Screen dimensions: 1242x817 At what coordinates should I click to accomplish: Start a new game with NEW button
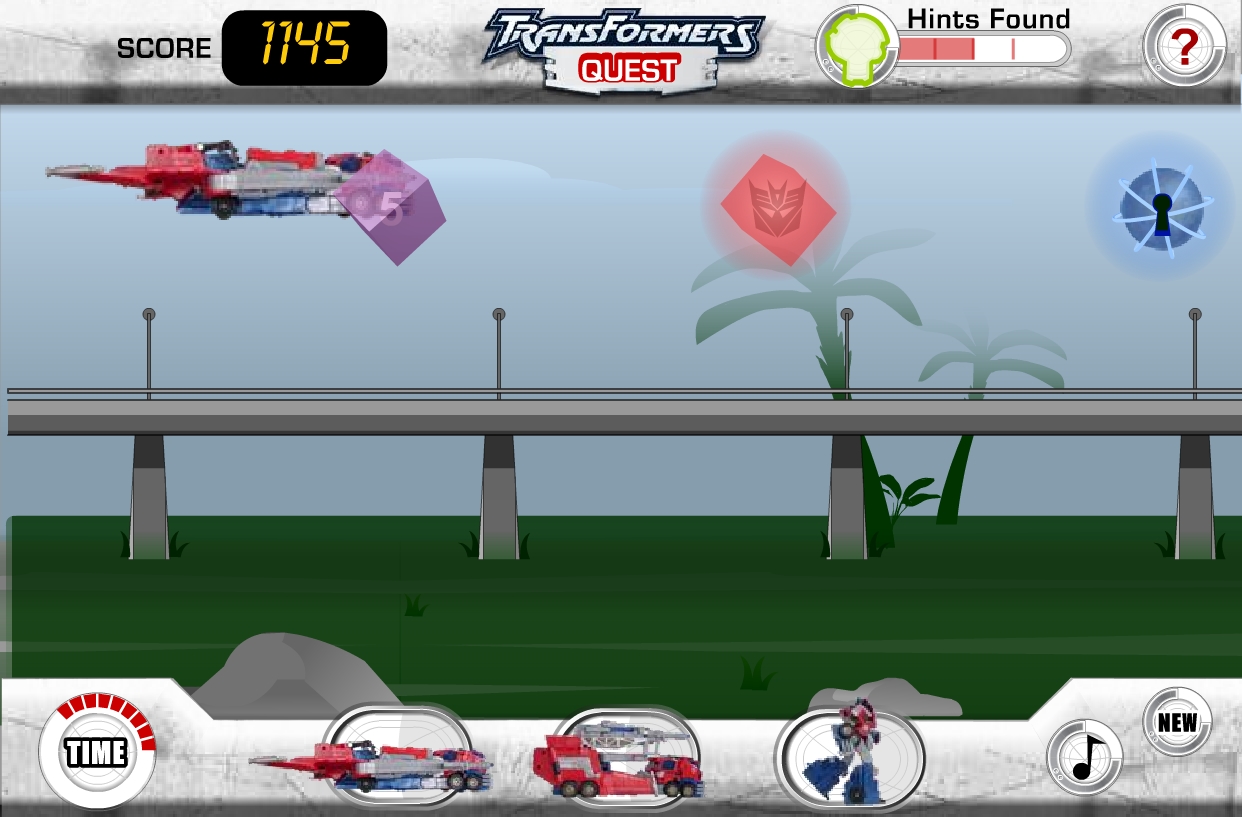1177,722
